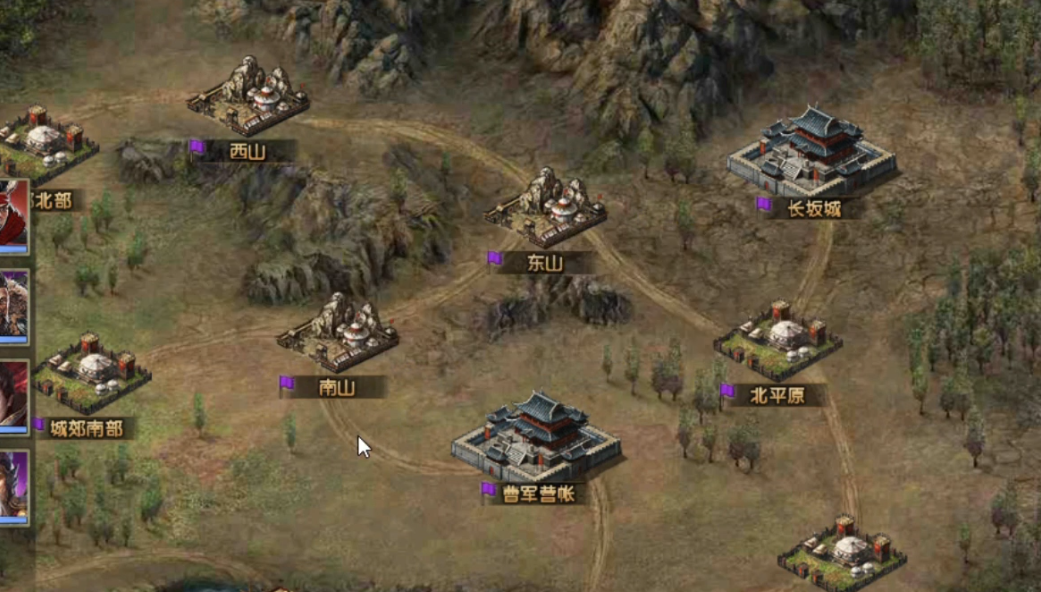Enter the 曹军营帐 fortress
The width and height of the screenshot is (1041, 592).
535,438
